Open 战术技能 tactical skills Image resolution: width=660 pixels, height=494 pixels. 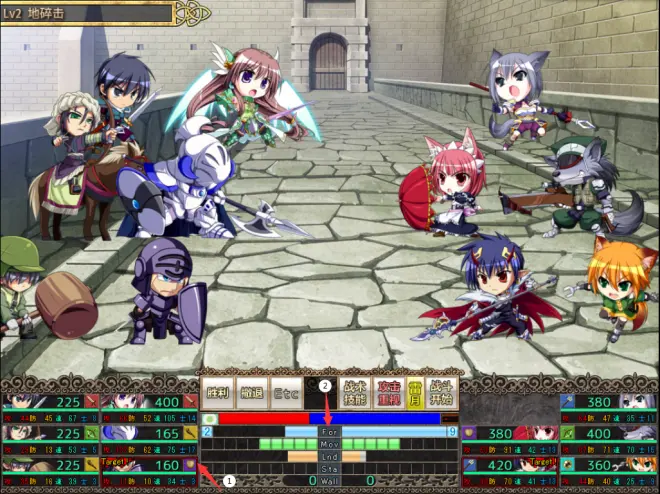(355, 392)
